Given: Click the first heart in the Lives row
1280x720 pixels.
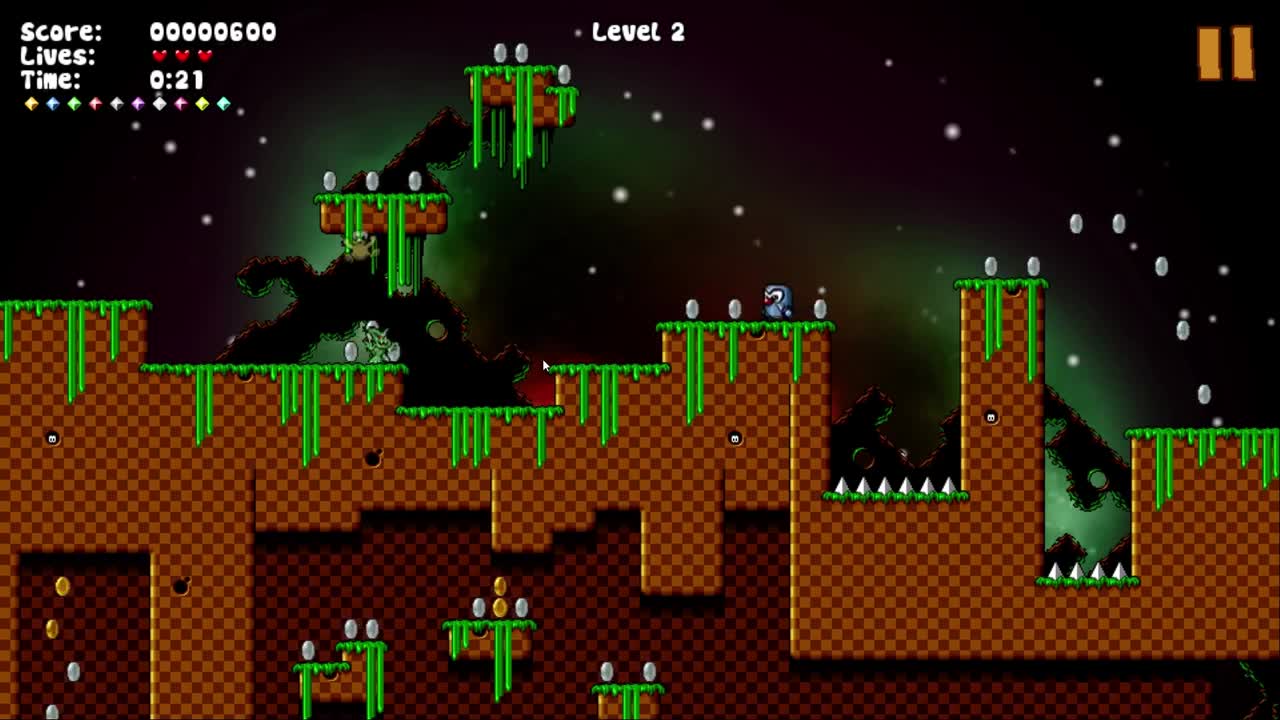Looking at the screenshot, I should coord(161,57).
